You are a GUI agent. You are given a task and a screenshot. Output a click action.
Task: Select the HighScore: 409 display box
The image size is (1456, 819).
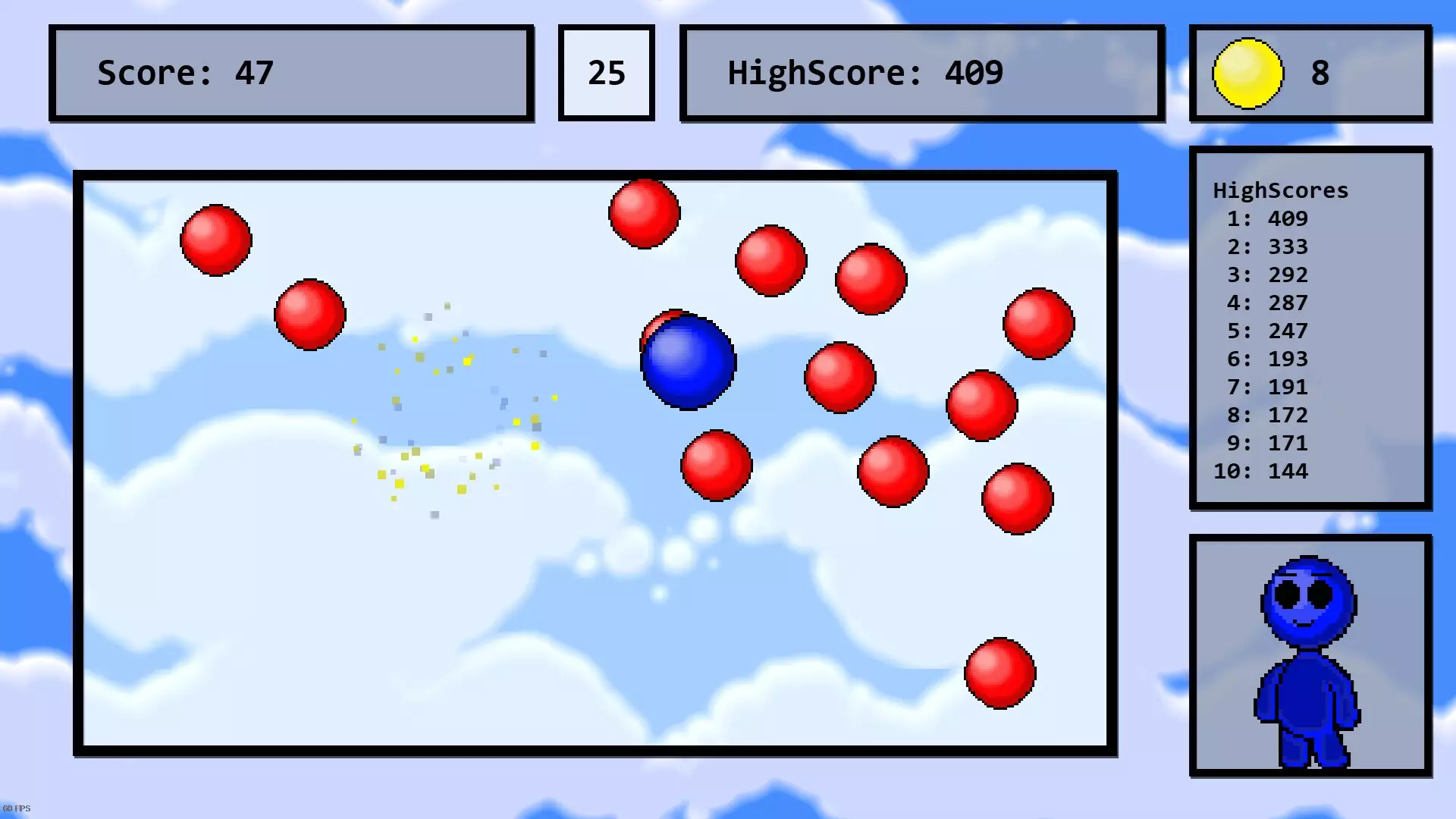(x=921, y=73)
